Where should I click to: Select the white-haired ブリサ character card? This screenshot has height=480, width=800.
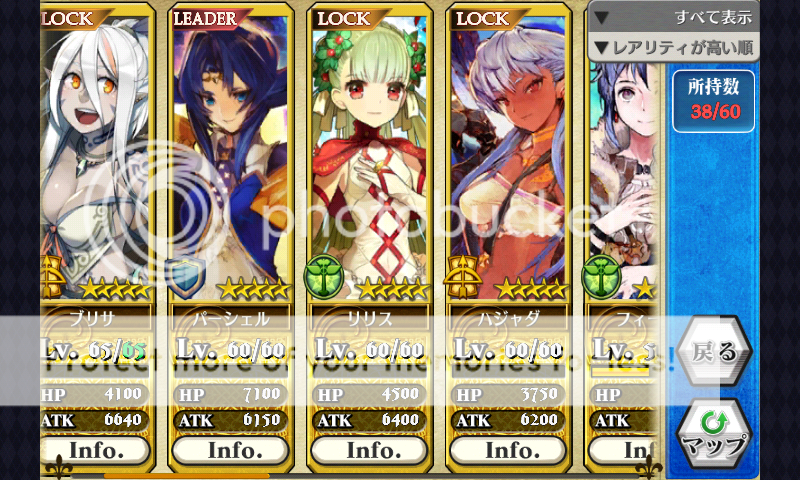point(96,160)
